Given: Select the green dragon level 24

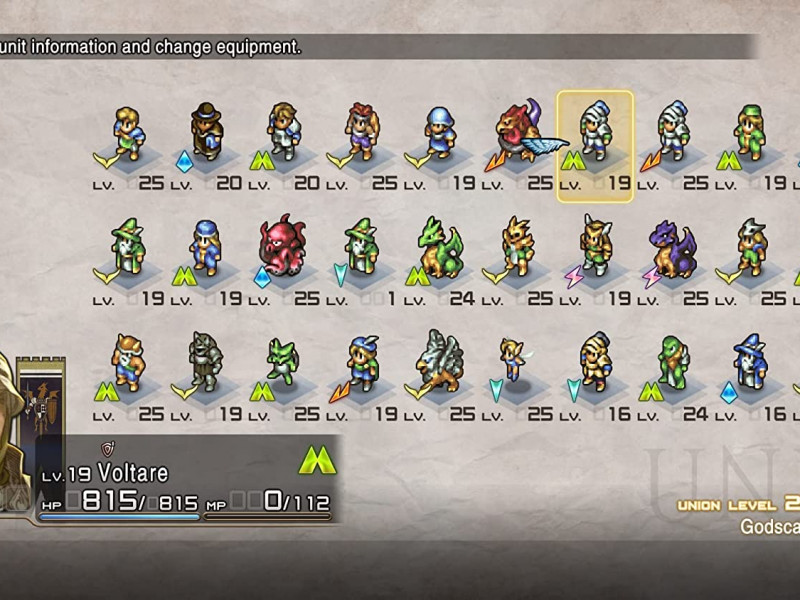Looking at the screenshot, I should coord(440,246).
